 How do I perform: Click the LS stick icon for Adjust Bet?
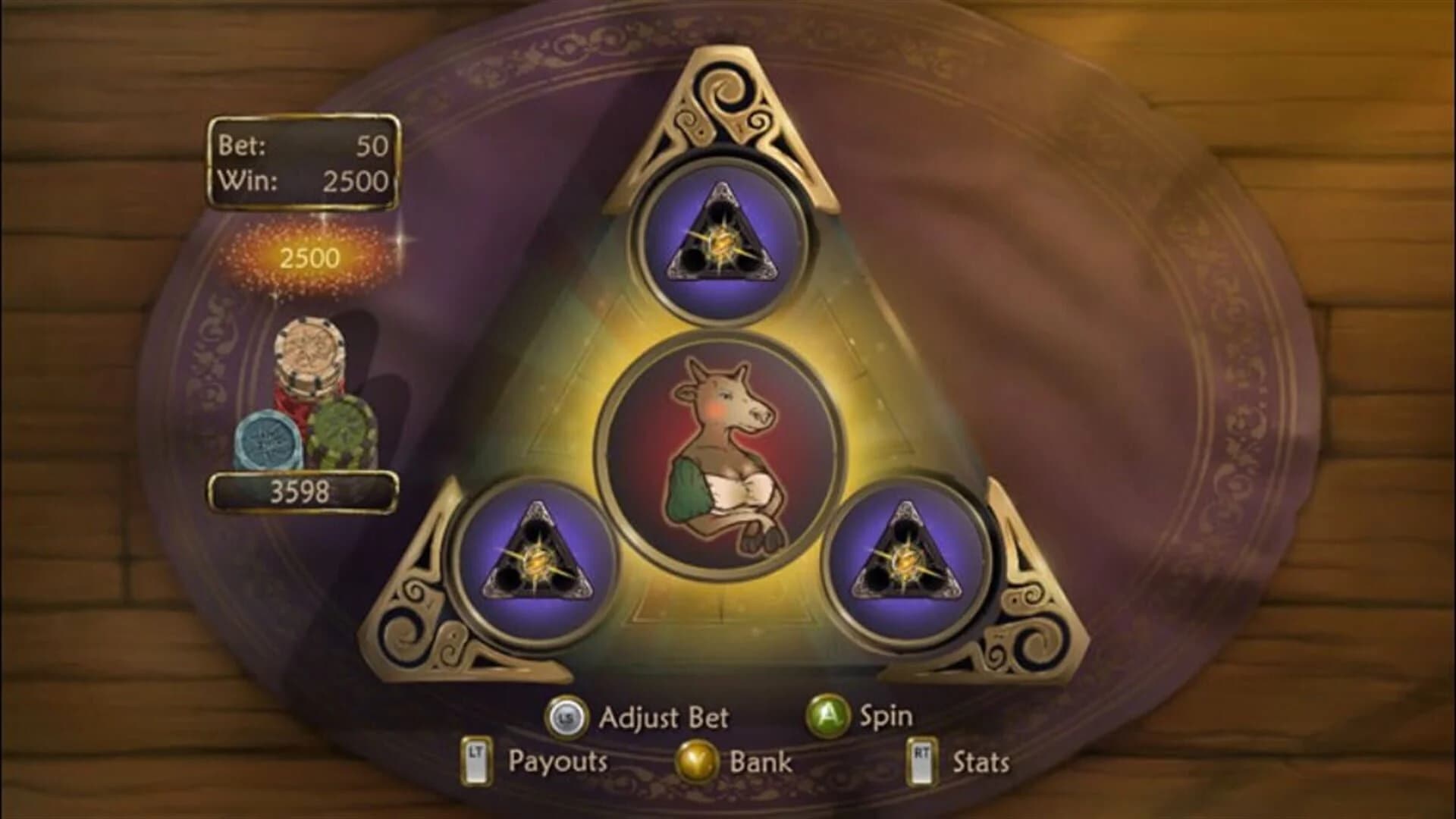(x=565, y=718)
